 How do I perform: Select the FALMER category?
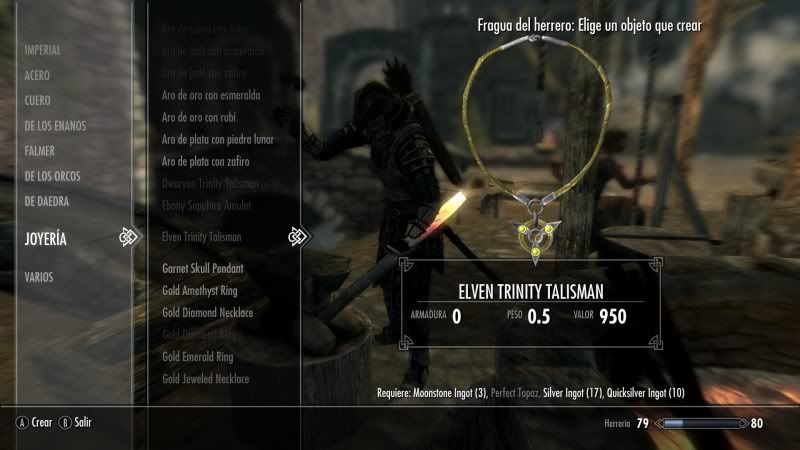pos(40,151)
